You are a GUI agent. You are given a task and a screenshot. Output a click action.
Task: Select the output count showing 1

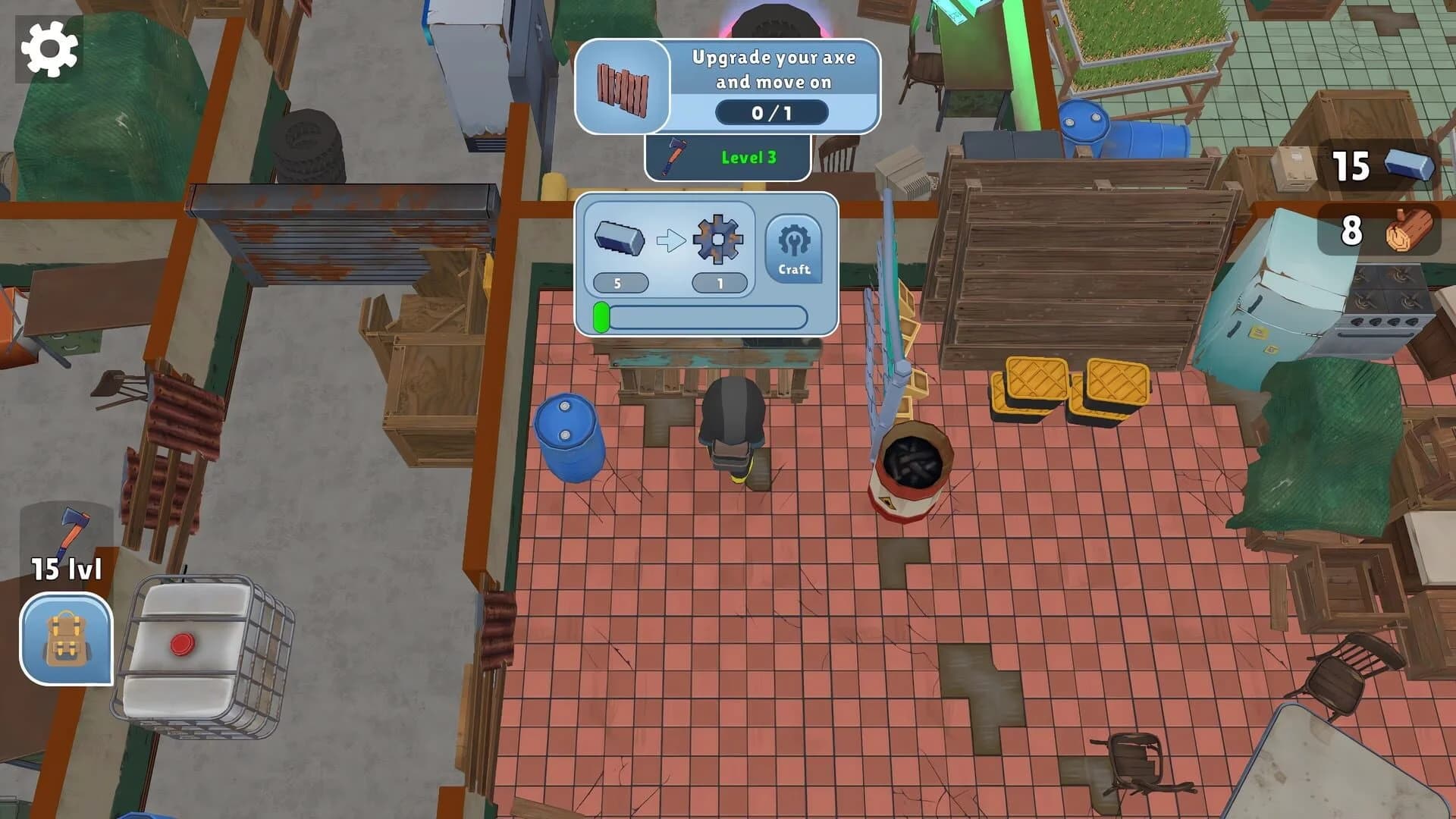tap(719, 283)
